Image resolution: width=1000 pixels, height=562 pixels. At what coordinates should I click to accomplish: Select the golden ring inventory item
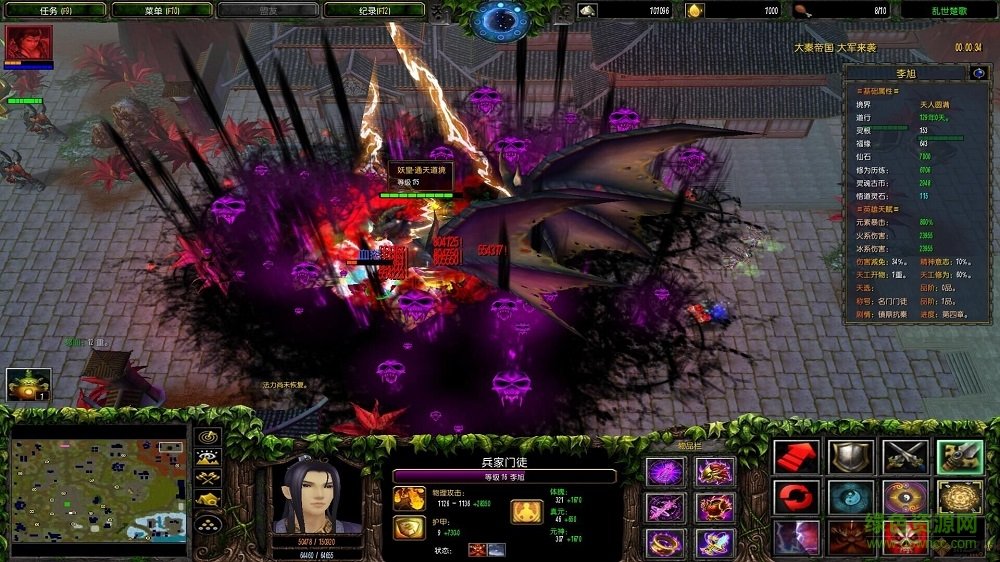pos(664,542)
